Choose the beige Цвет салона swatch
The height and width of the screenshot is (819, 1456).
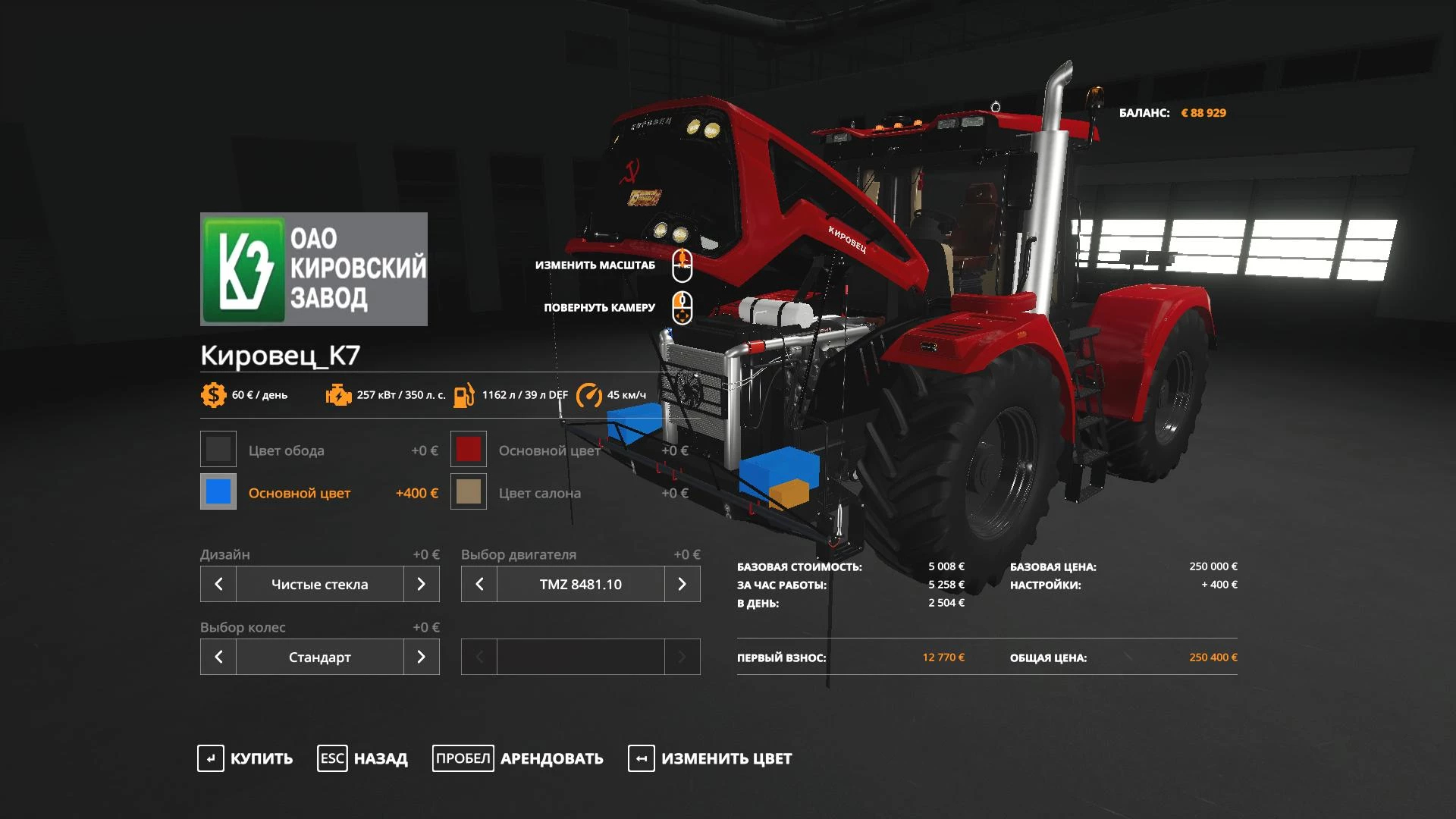[469, 492]
